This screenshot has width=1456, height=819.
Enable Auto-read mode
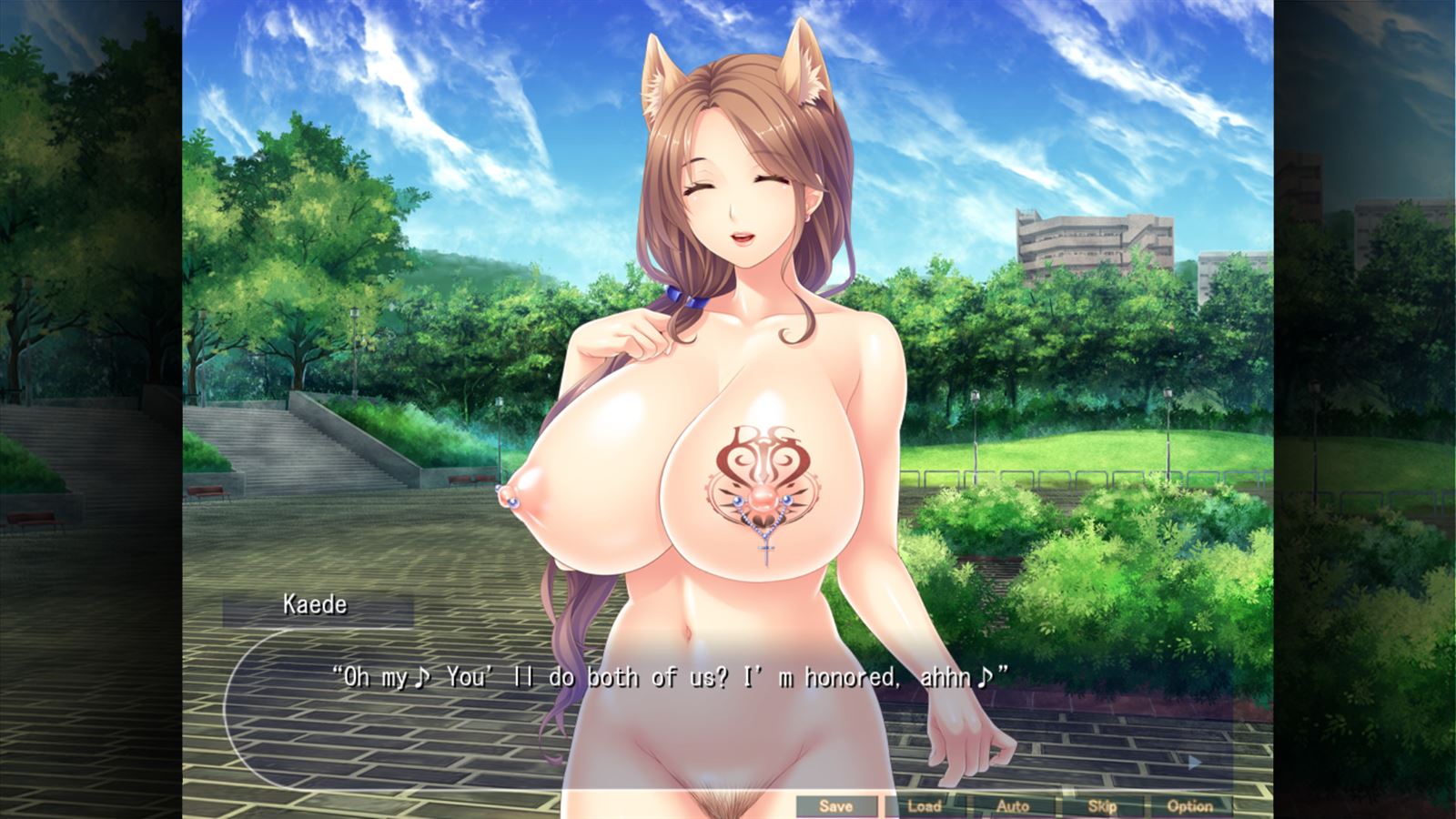[x=1014, y=805]
